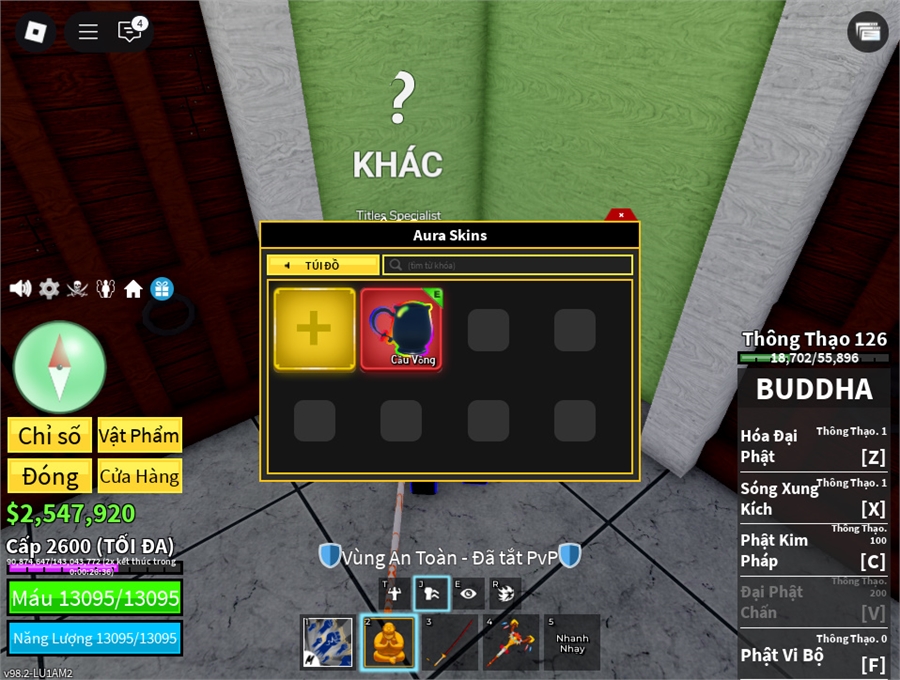Open the Chỉ số stats panel
Screen dimensions: 900x680
pos(50,435)
